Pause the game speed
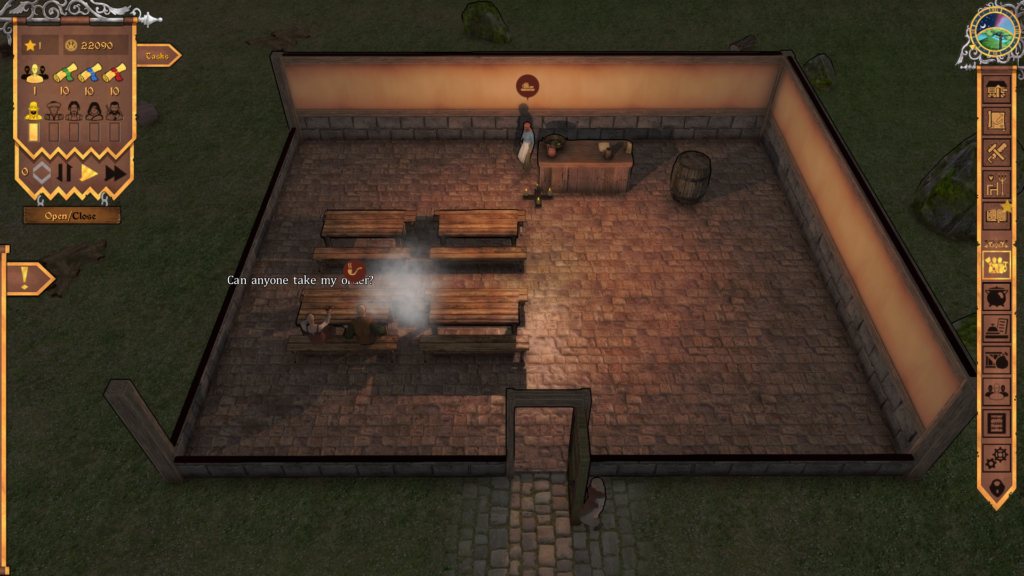Screen dimensions: 1024x576 tap(64, 172)
